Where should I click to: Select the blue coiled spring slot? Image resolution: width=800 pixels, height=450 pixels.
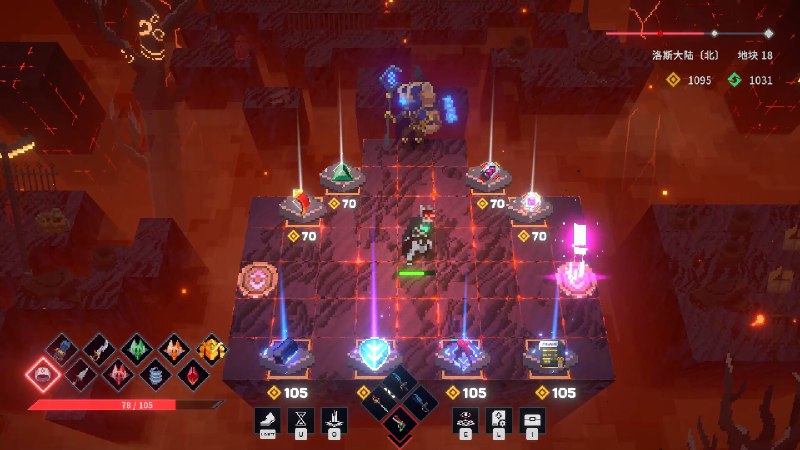[x=155, y=374]
